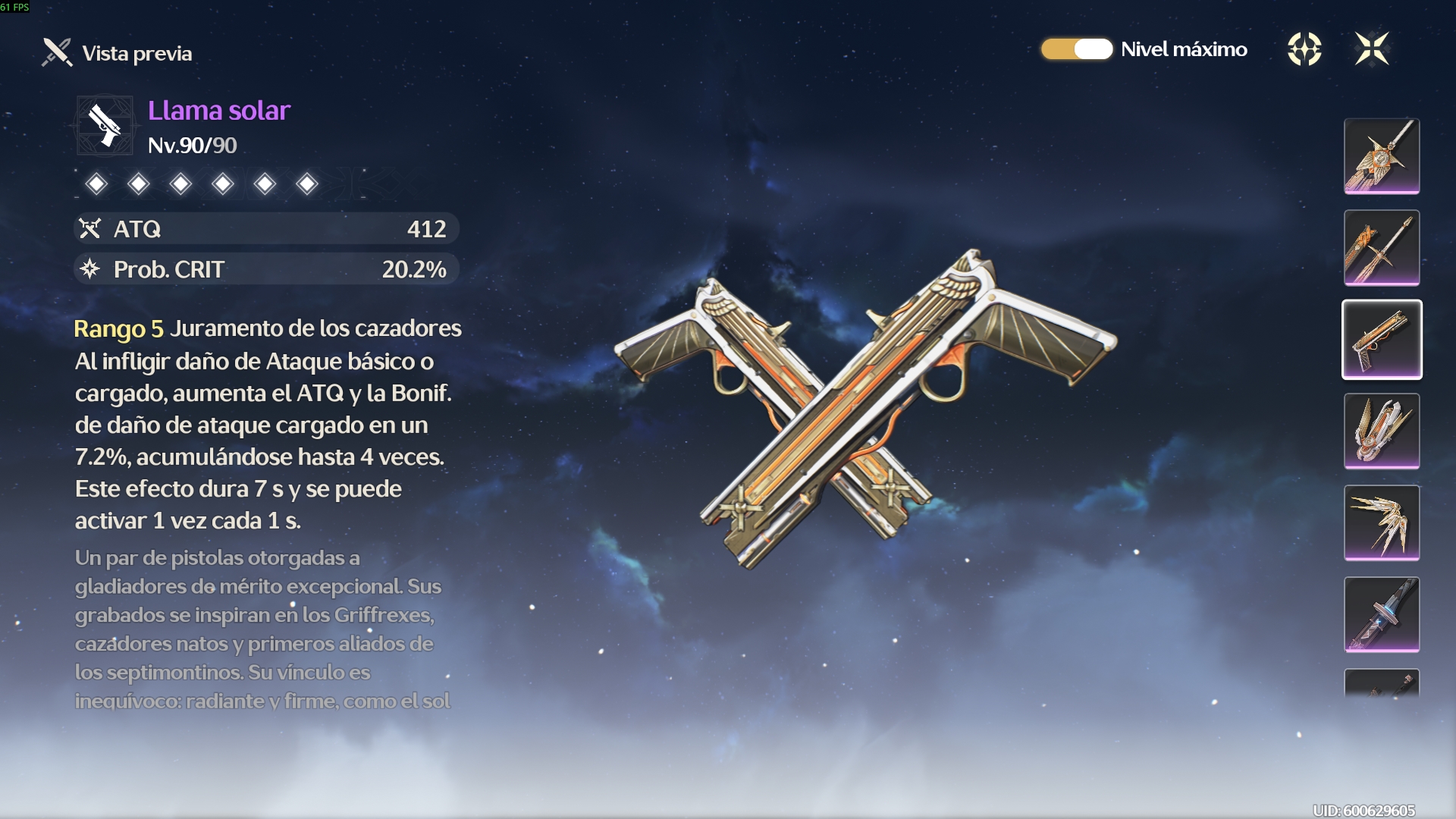Pick the winged gauntlets weapon thumbnail
The width and height of the screenshot is (1456, 819).
(x=1382, y=431)
